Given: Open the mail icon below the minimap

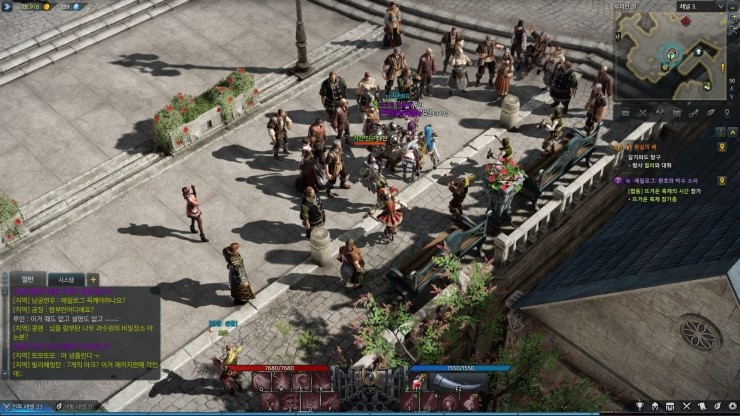Looking at the screenshot, I should 626,111.
